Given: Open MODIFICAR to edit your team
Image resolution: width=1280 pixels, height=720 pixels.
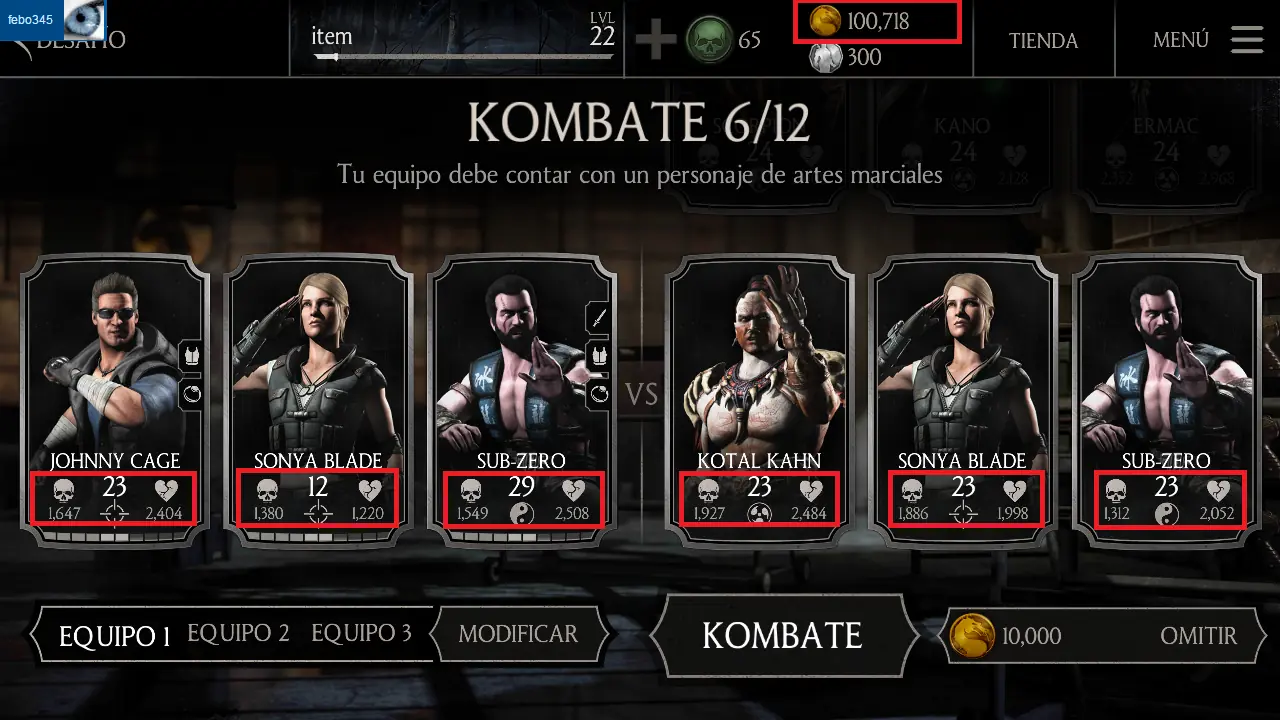Looking at the screenshot, I should point(517,634).
